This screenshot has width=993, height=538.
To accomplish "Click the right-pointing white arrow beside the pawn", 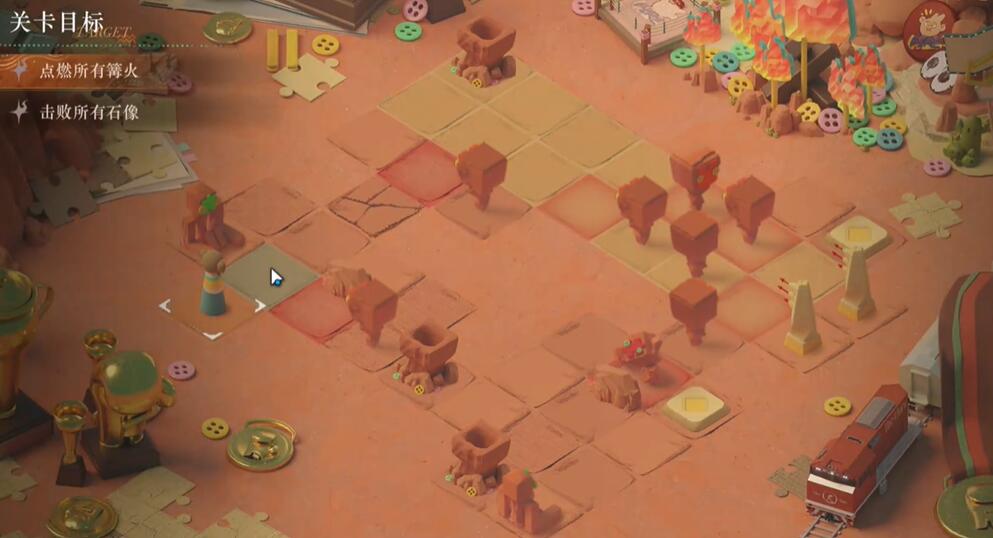I will point(260,306).
